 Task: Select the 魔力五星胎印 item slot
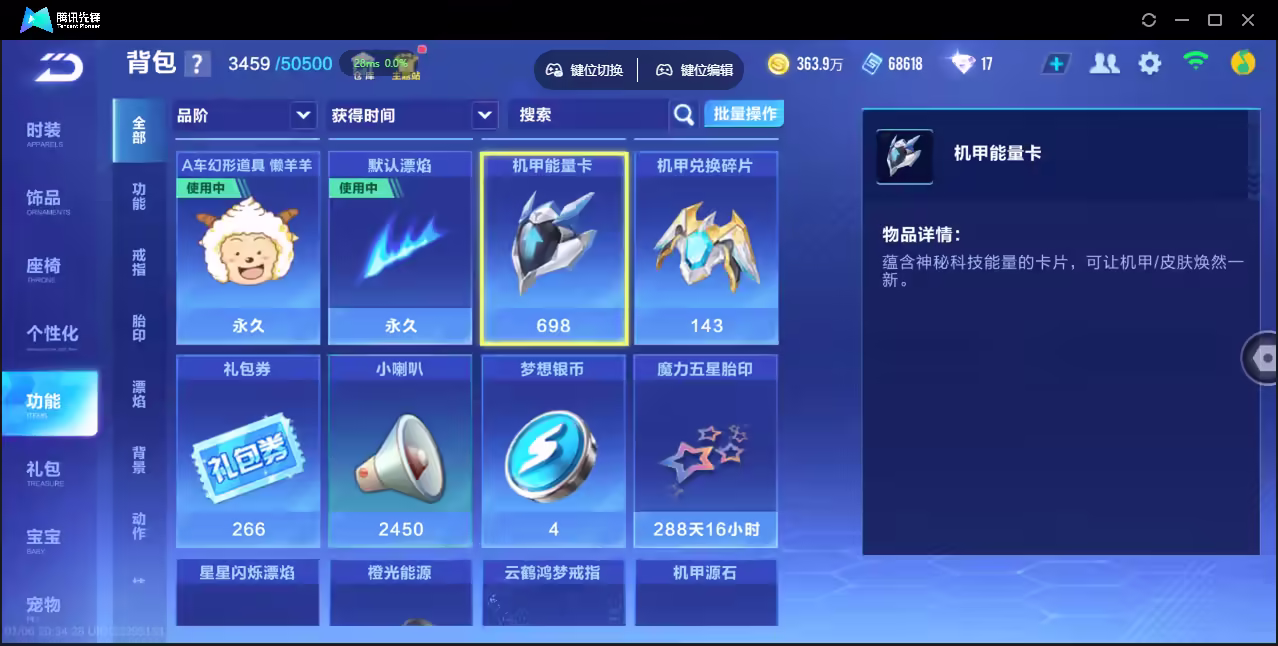706,452
